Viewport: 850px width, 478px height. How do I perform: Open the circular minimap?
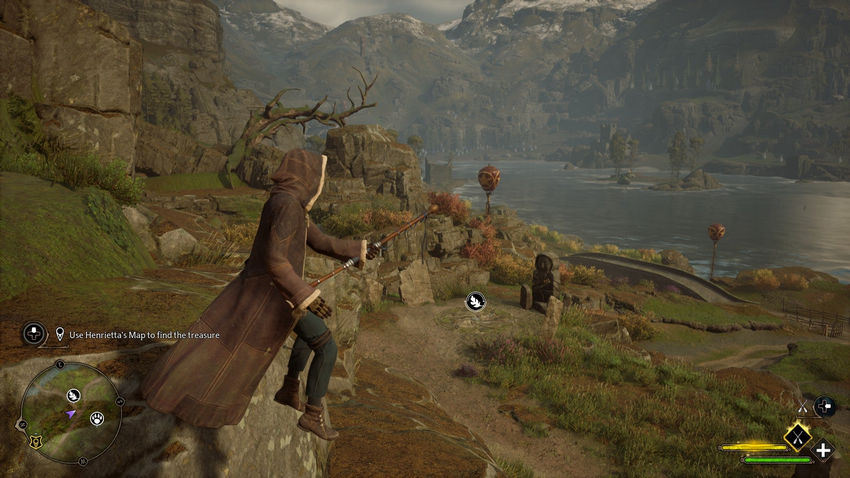coord(70,411)
